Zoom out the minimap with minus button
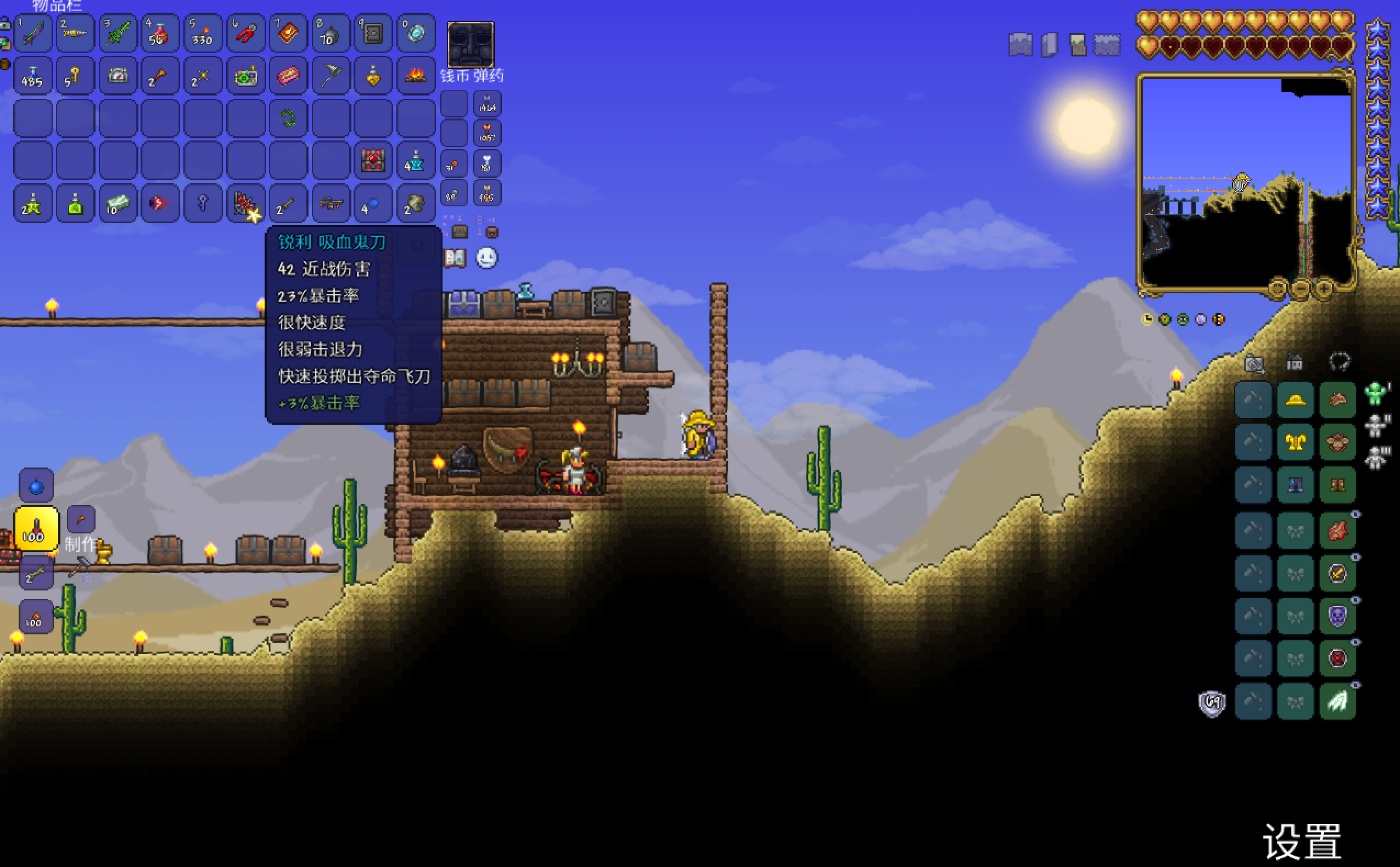 click(x=1300, y=288)
